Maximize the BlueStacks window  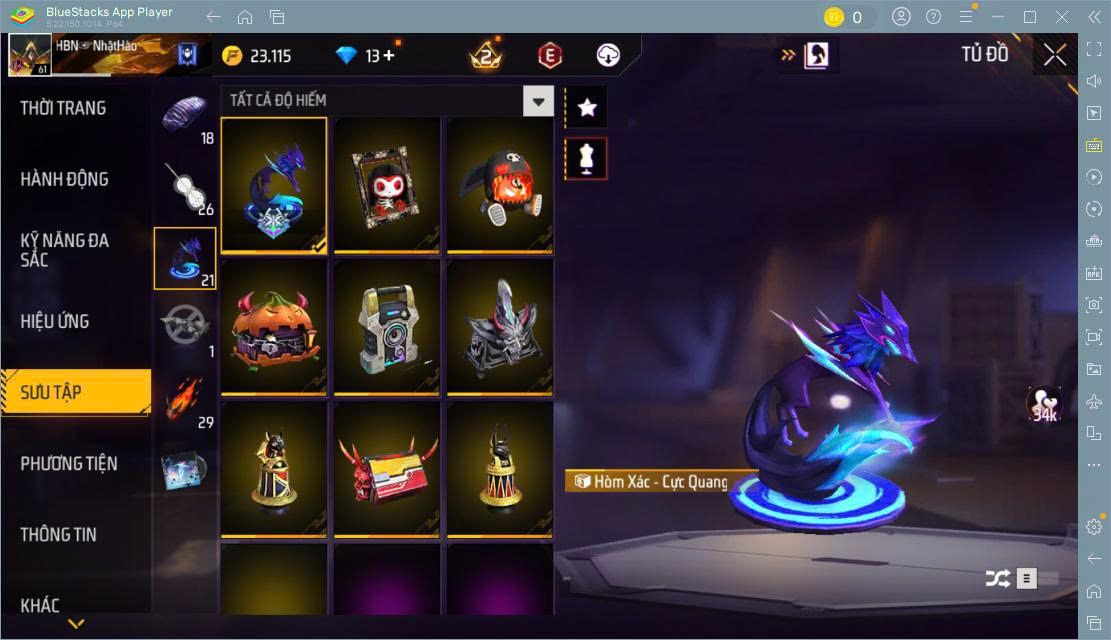click(1030, 17)
